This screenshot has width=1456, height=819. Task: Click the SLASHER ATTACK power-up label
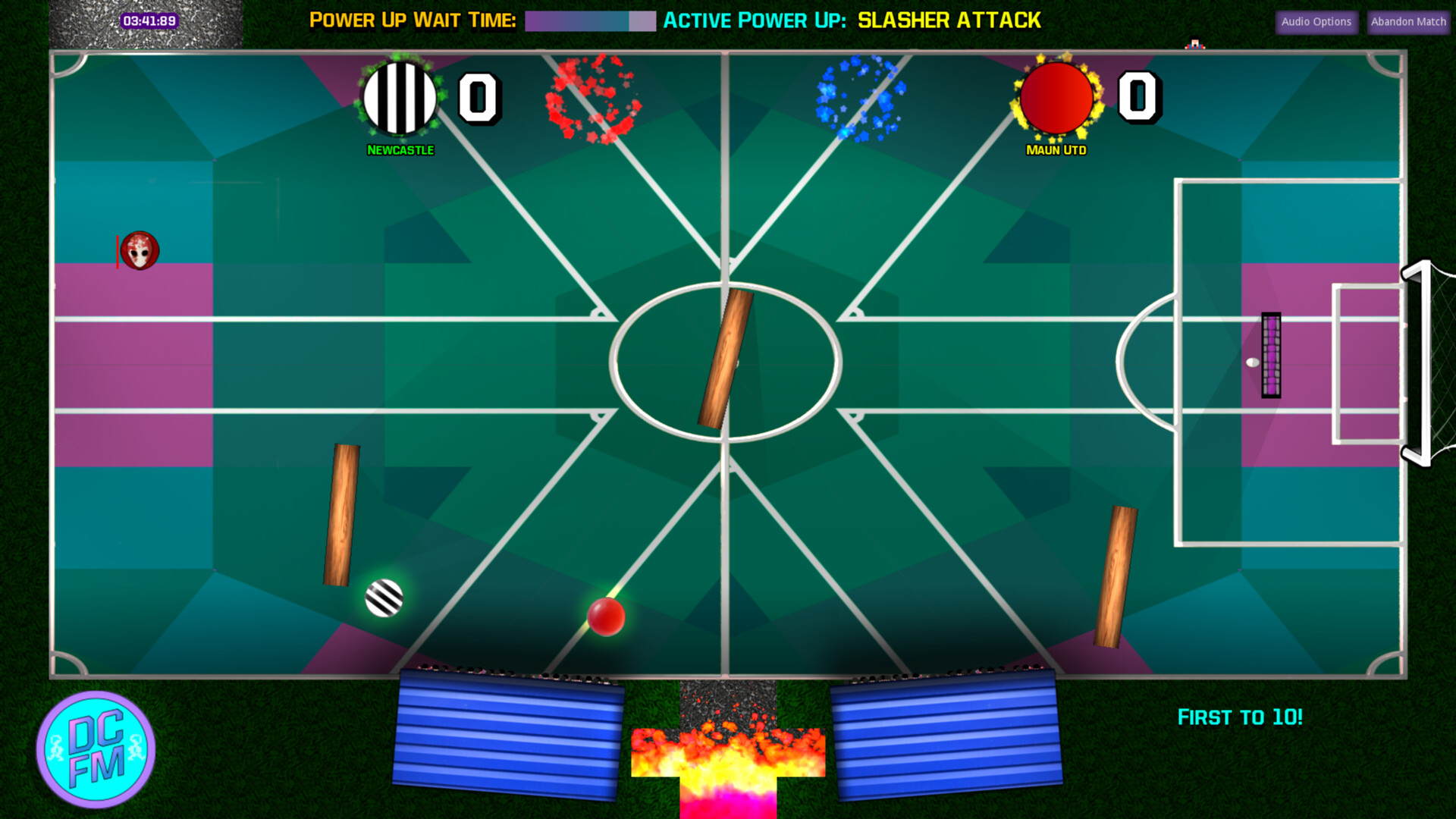pos(949,20)
